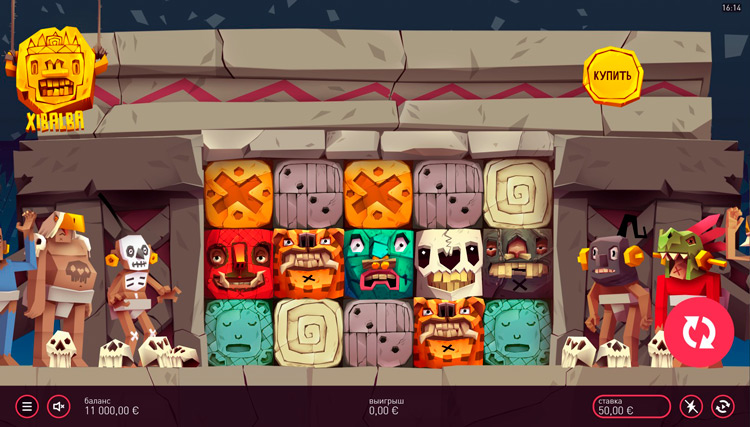The width and height of the screenshot is (750, 427).
Task: Toggle the lightning turbo spin button
Action: (x=692, y=406)
